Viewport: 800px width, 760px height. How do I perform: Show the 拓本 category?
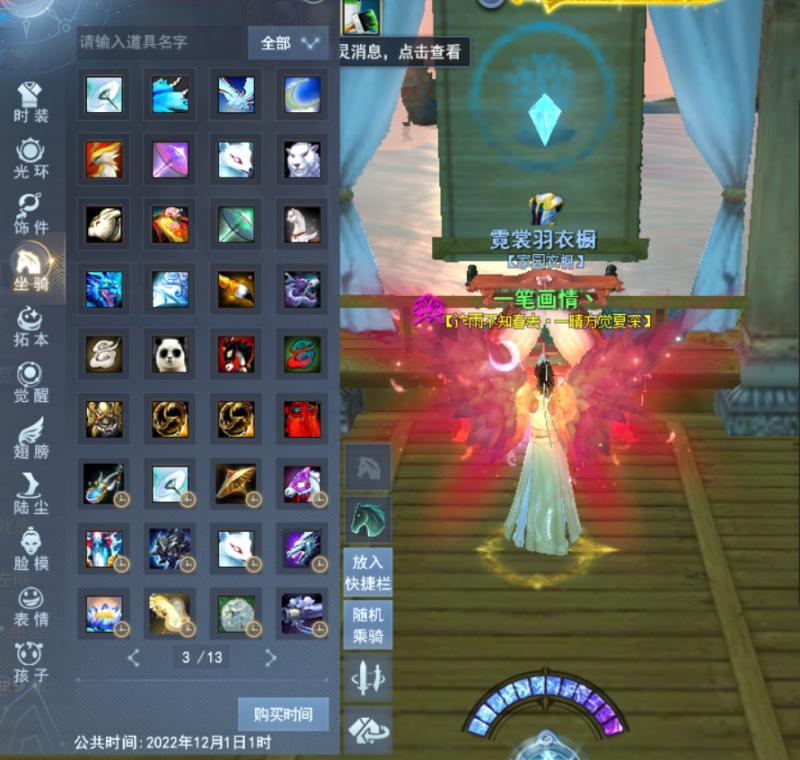click(x=31, y=328)
